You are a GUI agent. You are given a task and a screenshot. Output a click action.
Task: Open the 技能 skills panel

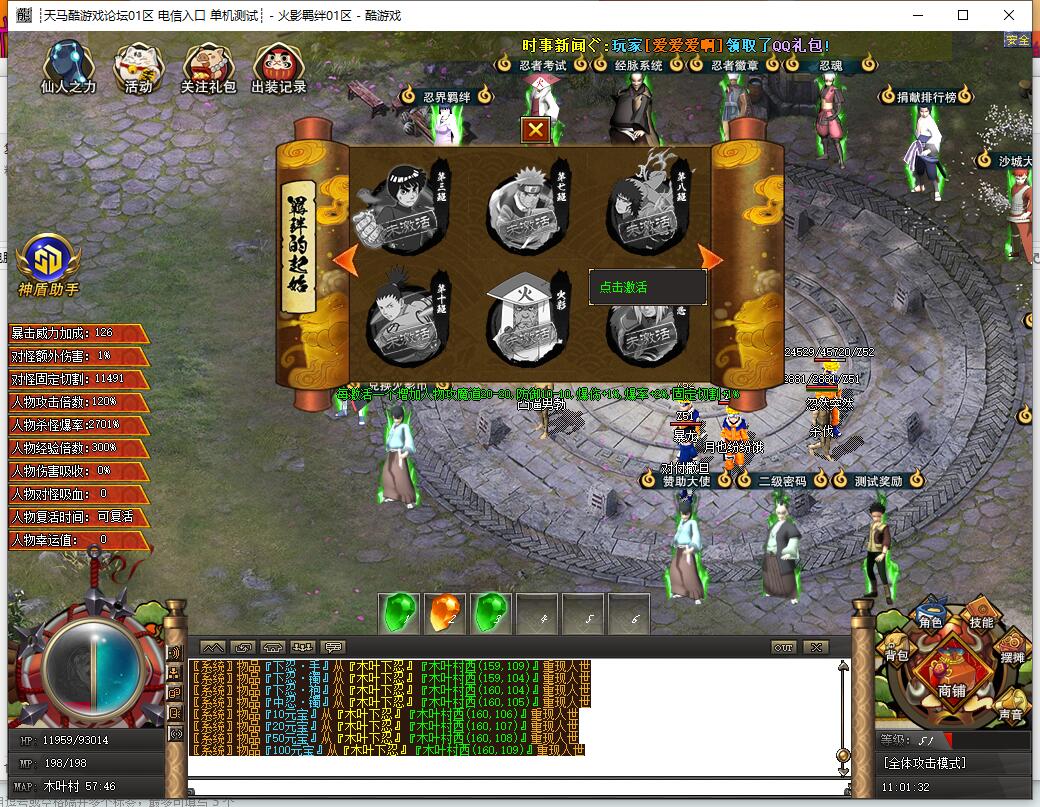click(x=981, y=621)
